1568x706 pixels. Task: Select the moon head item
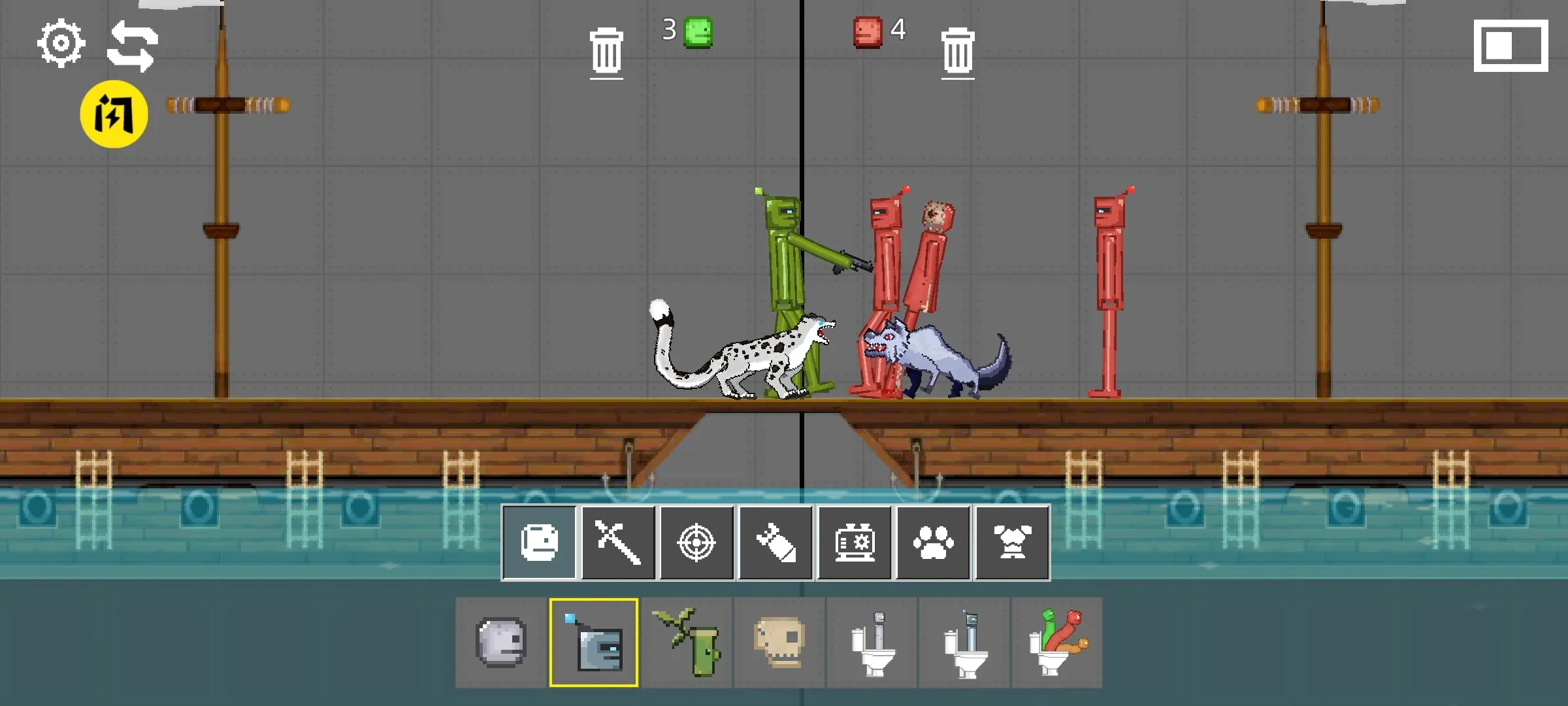500,643
